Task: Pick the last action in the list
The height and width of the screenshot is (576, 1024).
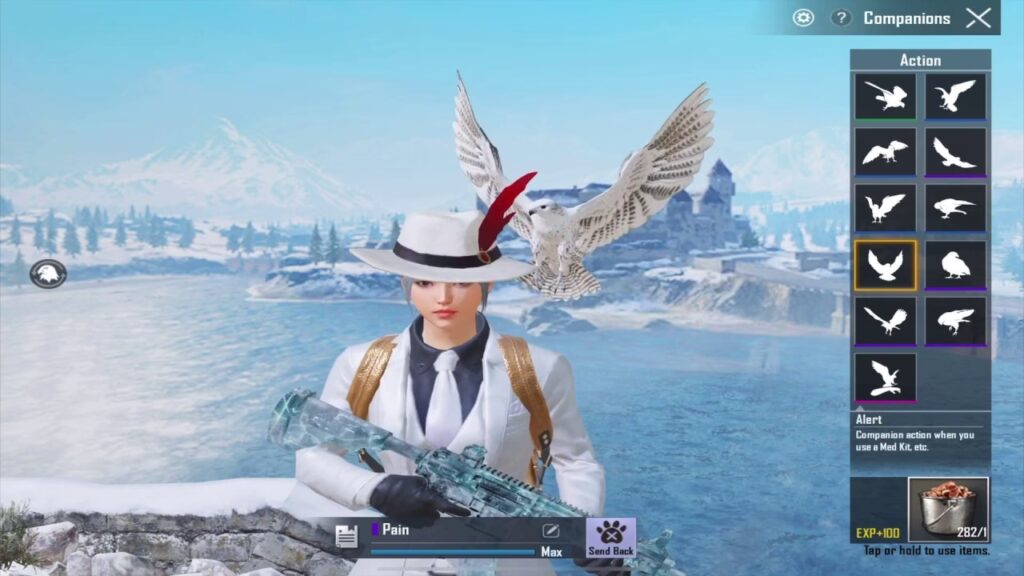Action: 885,377
